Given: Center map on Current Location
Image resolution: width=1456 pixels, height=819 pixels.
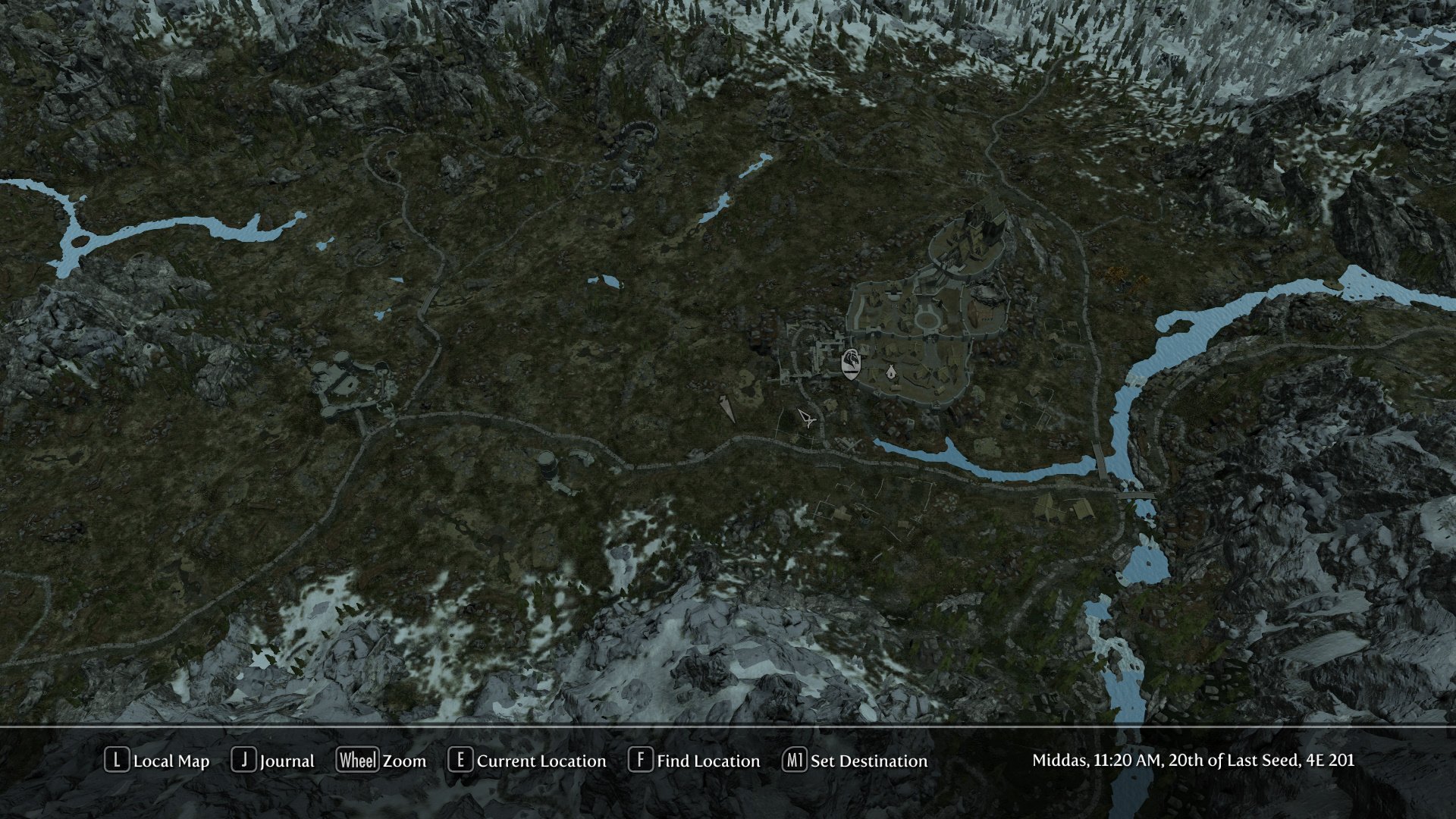Looking at the screenshot, I should pos(528,761).
